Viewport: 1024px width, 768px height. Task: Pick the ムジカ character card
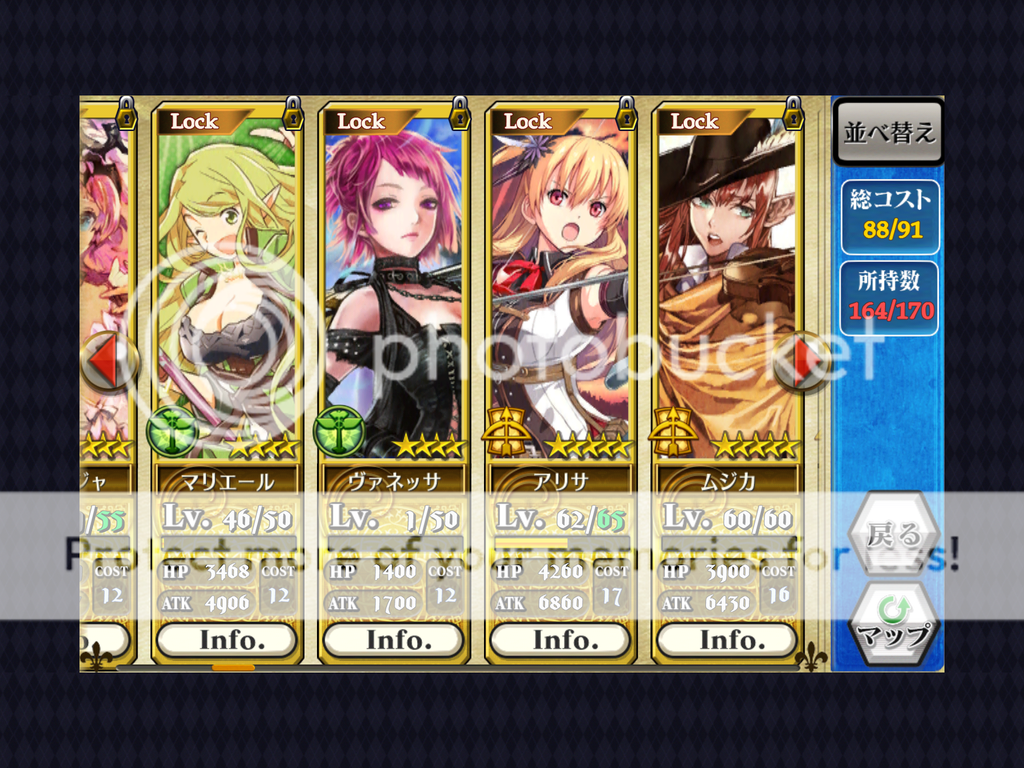click(x=727, y=290)
